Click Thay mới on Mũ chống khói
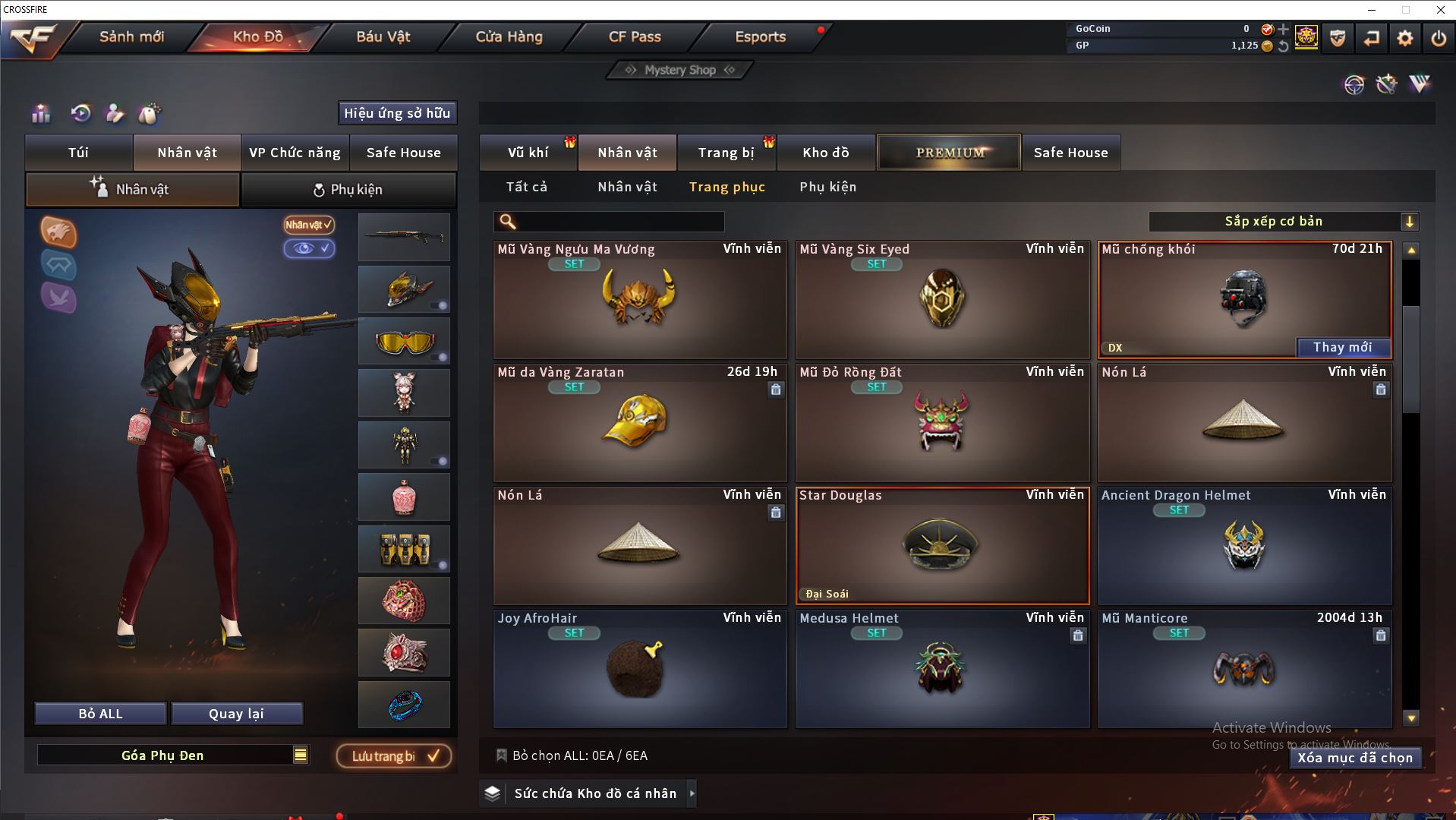This screenshot has width=1456, height=820. 1342,347
